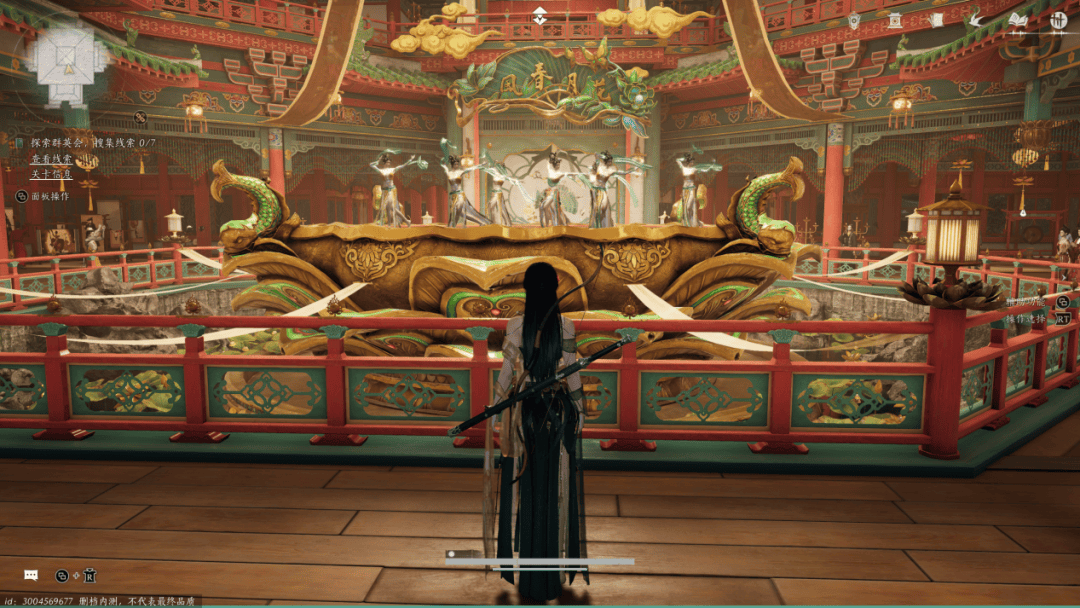Open the 关卡信息 (level info) link

50,175
